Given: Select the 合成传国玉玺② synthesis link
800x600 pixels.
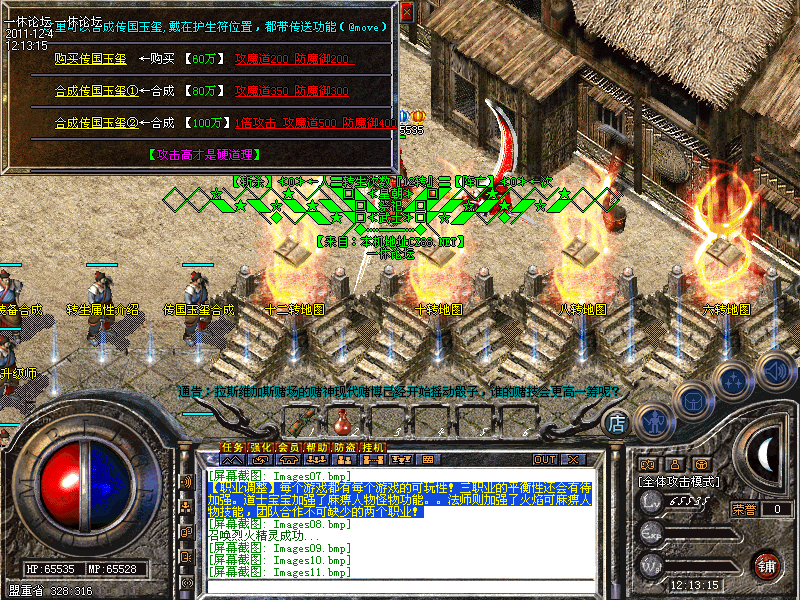Looking at the screenshot, I should click(x=96, y=123).
